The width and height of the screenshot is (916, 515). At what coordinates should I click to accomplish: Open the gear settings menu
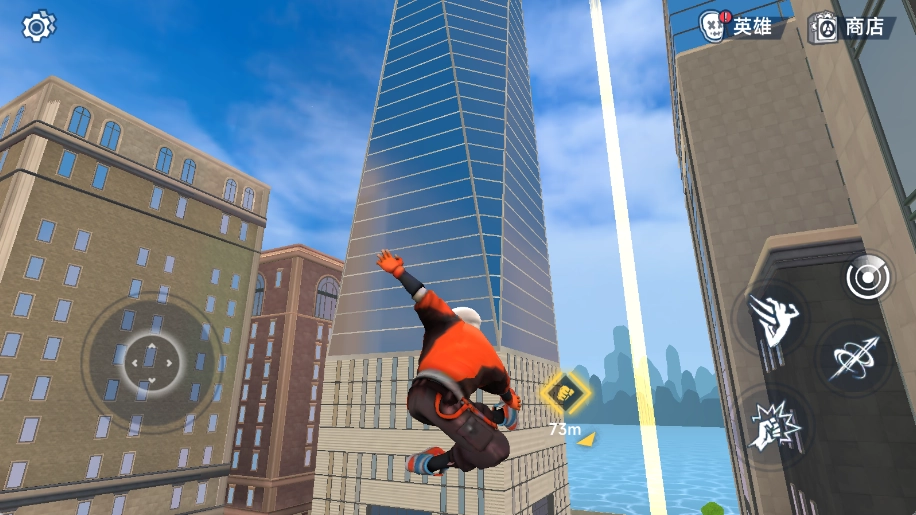point(38,26)
